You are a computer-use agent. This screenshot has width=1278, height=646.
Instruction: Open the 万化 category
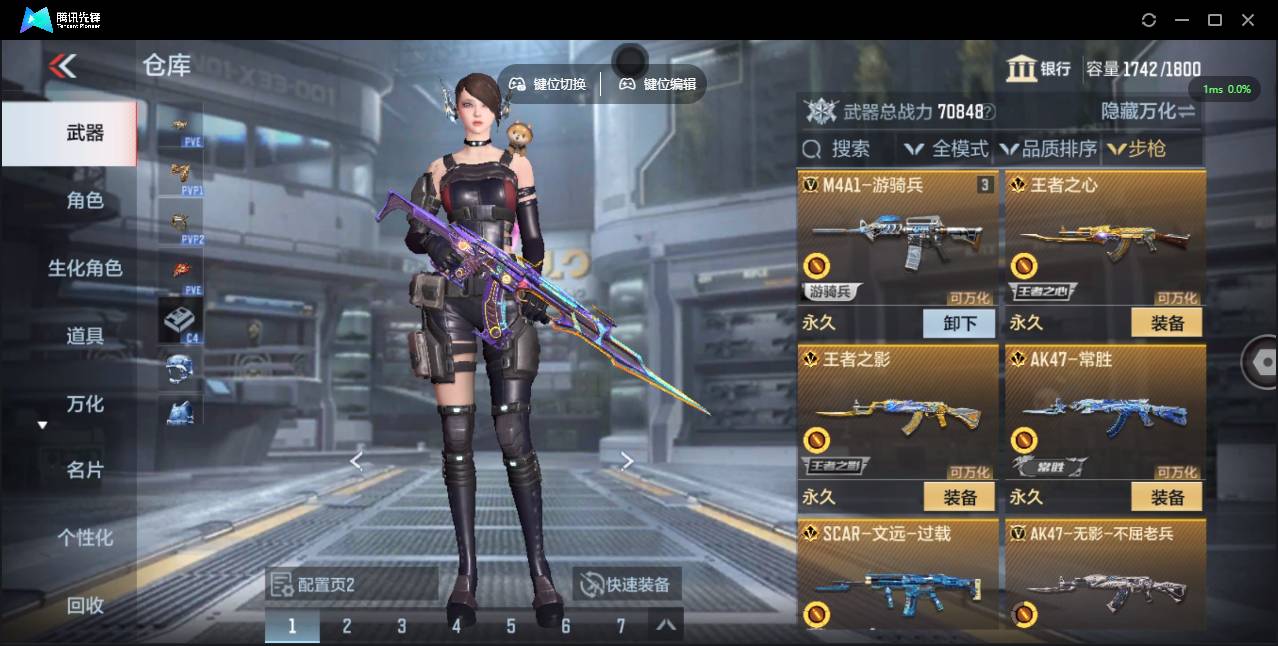point(84,404)
